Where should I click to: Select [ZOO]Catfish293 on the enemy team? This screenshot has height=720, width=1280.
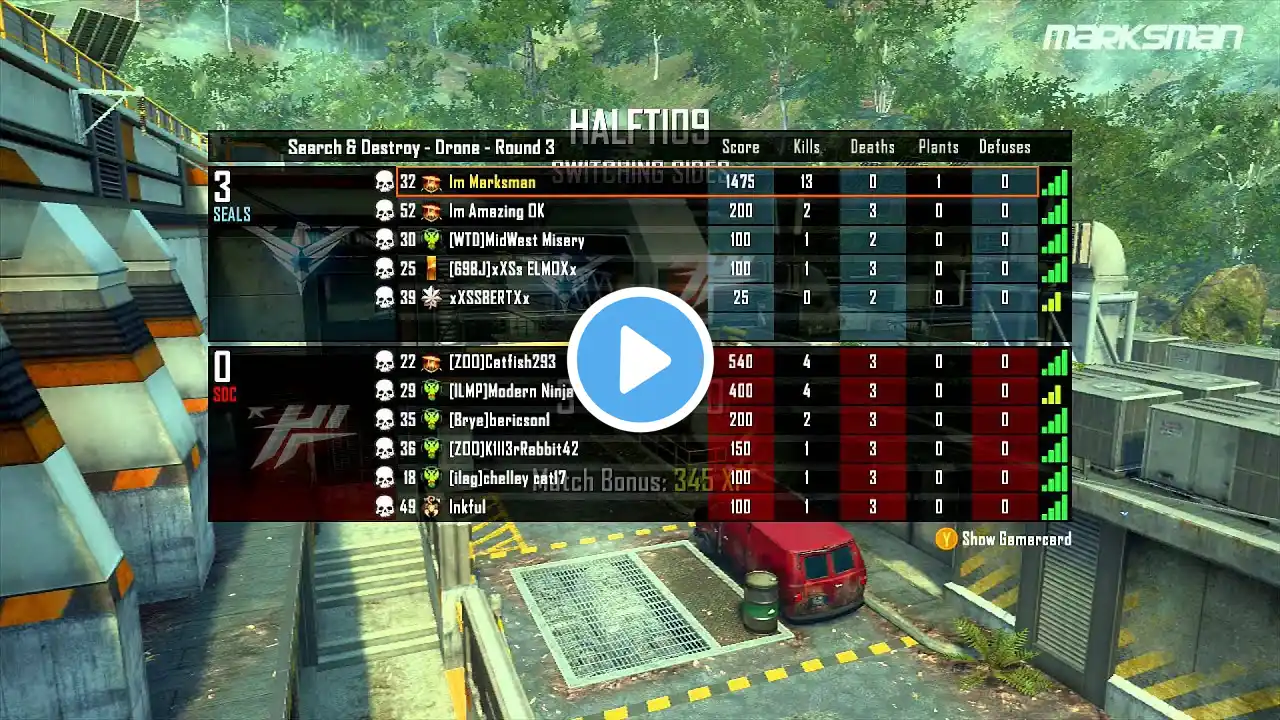502,361
